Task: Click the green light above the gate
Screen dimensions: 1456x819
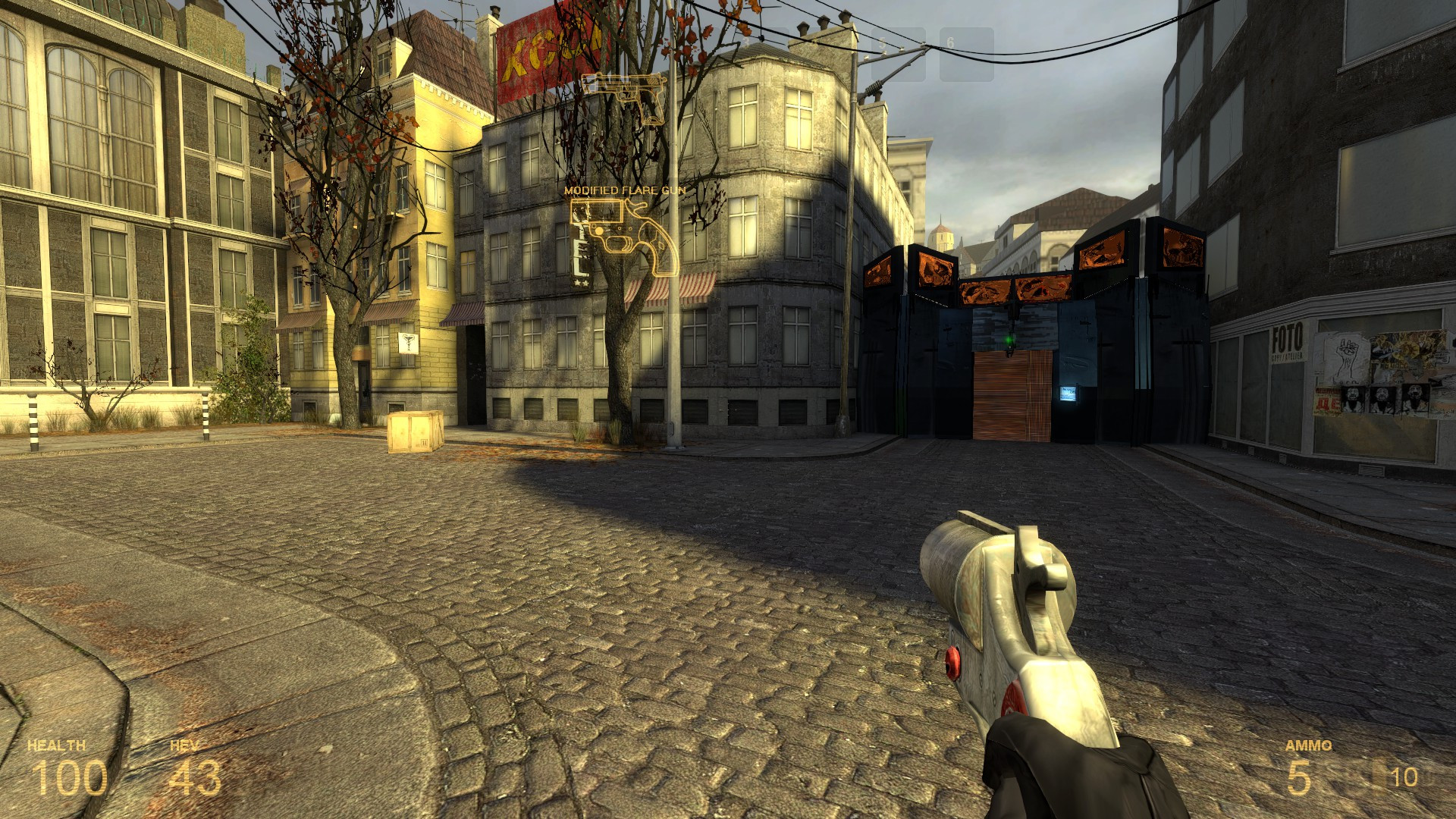Action: [x=1012, y=341]
